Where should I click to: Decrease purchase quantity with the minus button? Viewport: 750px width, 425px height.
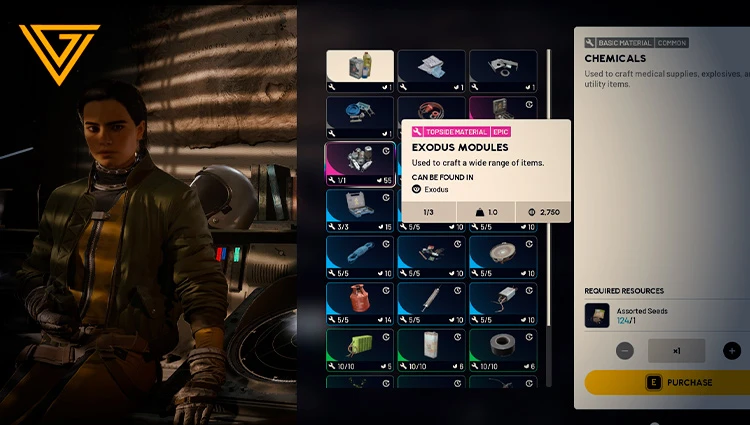(x=625, y=351)
